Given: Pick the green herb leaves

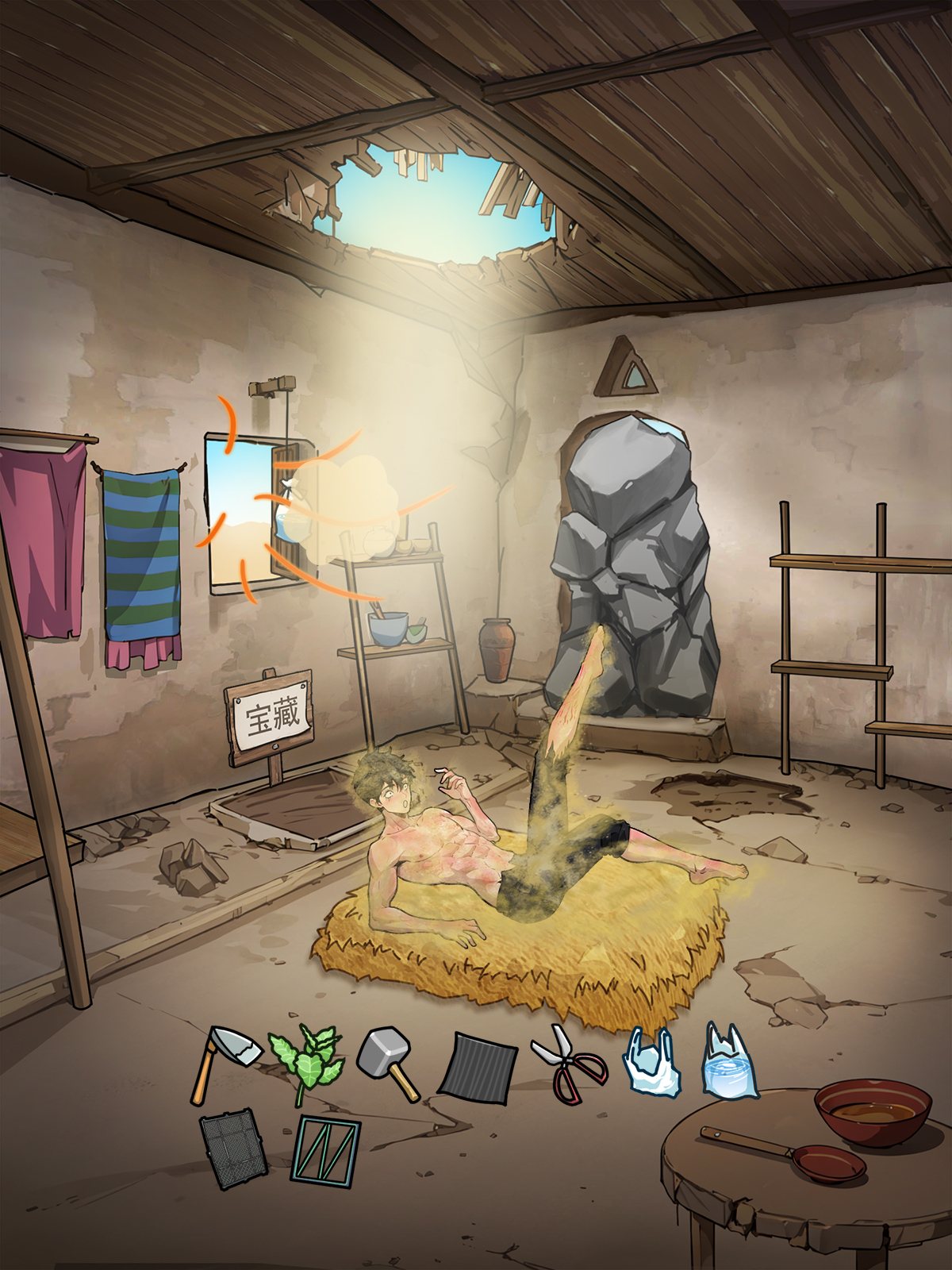Looking at the screenshot, I should click(306, 1064).
